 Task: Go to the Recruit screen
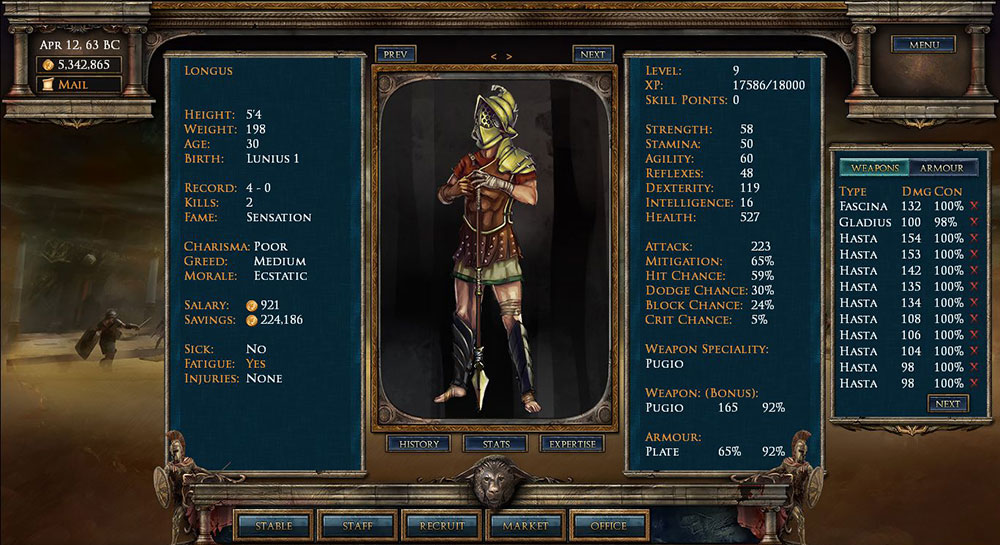[441, 525]
